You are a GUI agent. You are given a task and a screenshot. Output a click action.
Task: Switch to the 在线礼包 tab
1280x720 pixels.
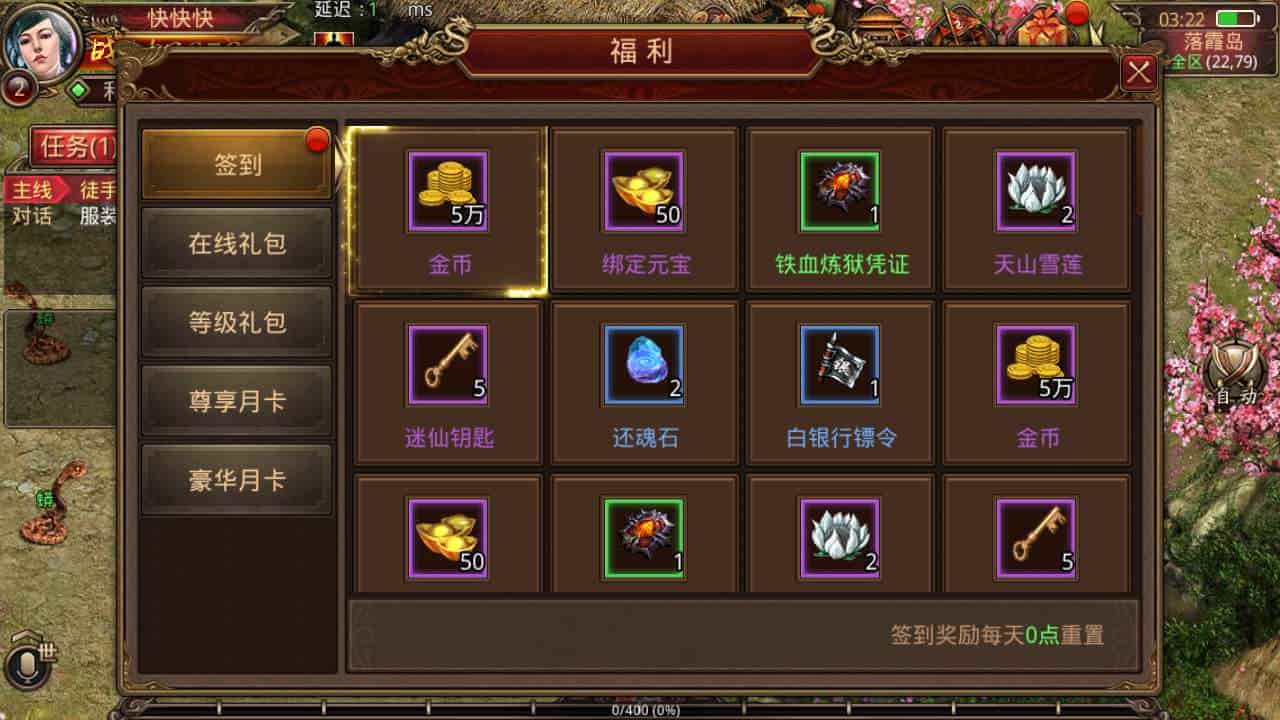[x=236, y=241]
